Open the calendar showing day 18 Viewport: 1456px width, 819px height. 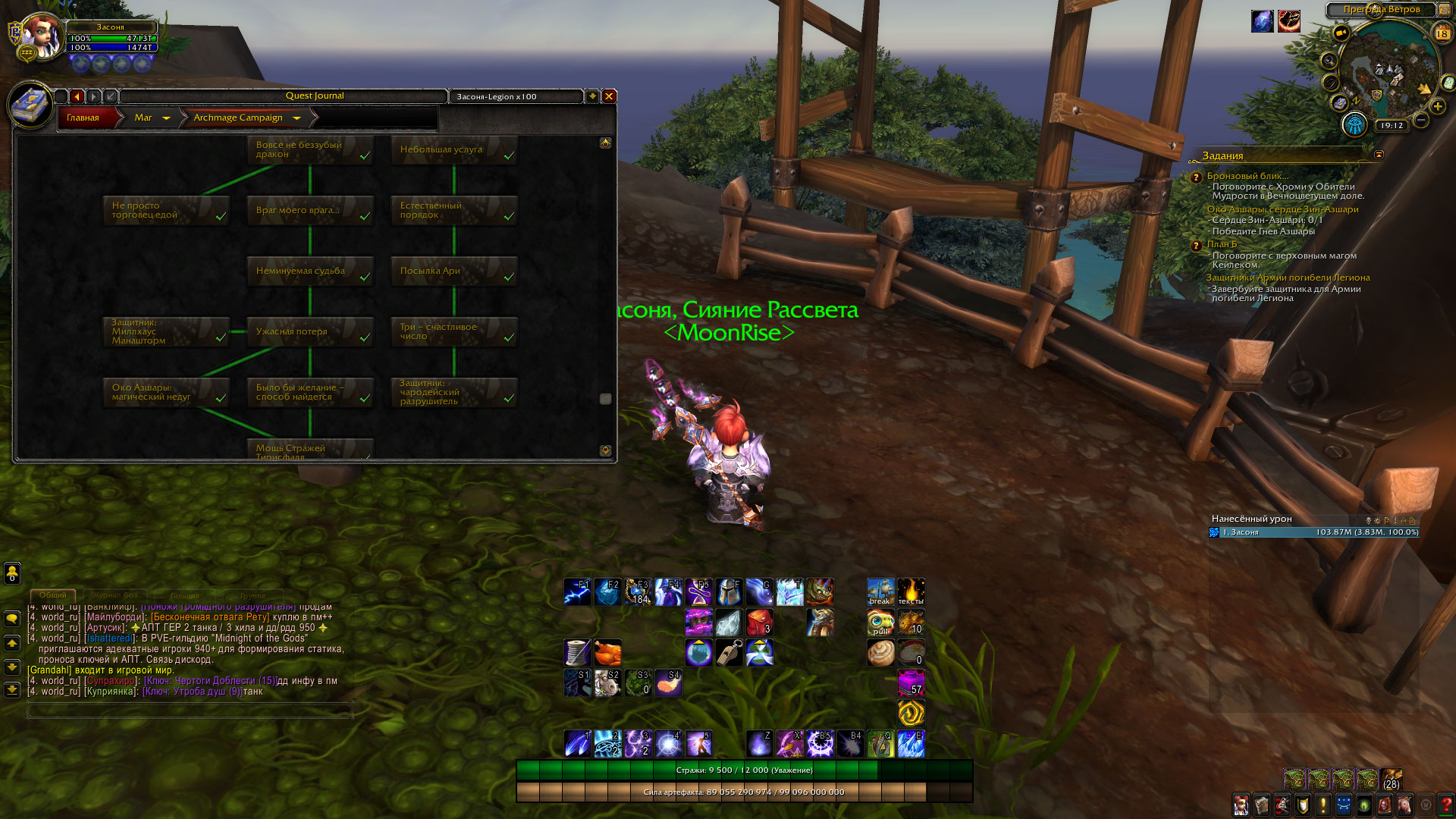point(1442,33)
